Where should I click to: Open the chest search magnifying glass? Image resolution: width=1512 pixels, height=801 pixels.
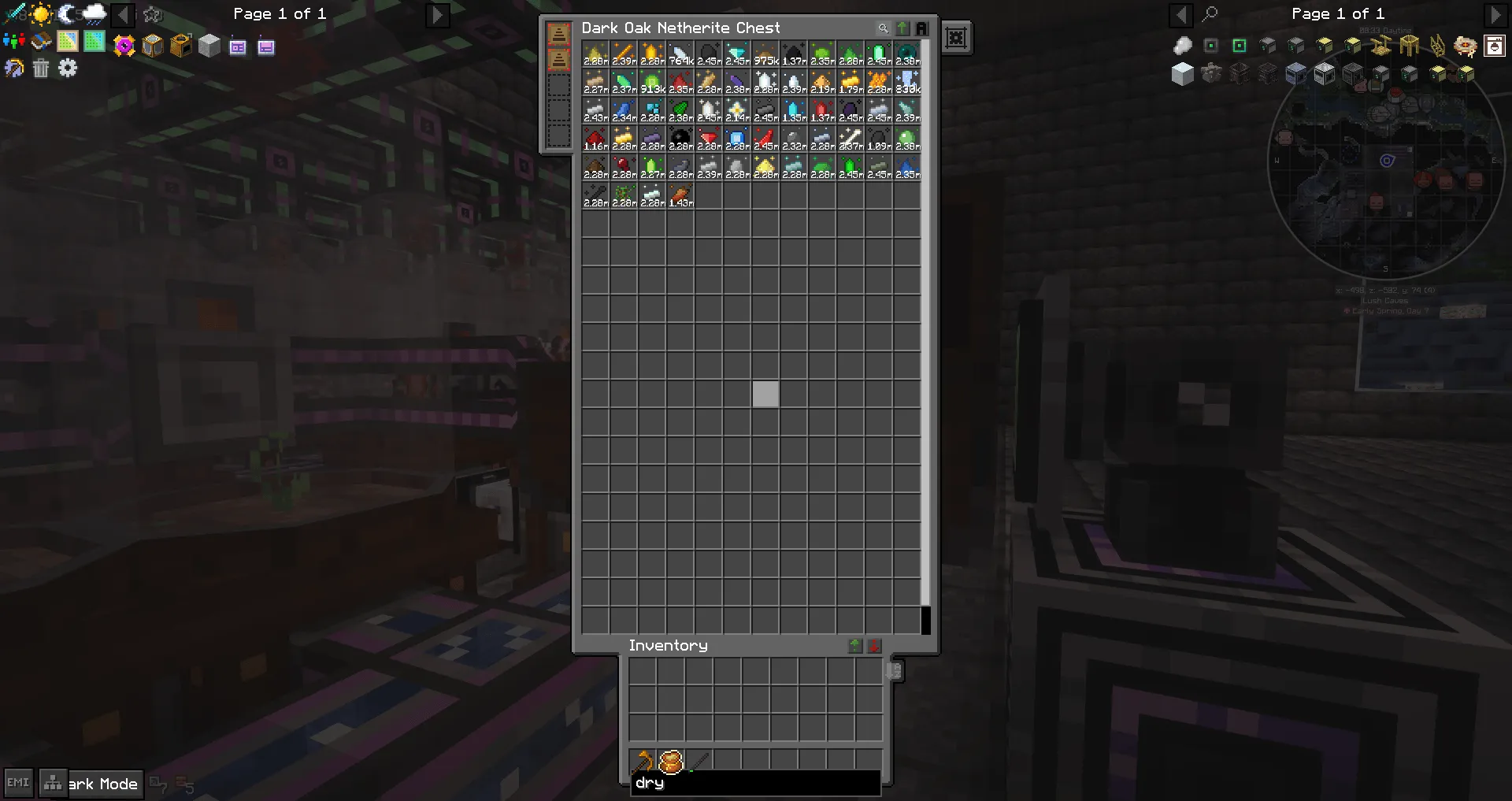click(883, 28)
